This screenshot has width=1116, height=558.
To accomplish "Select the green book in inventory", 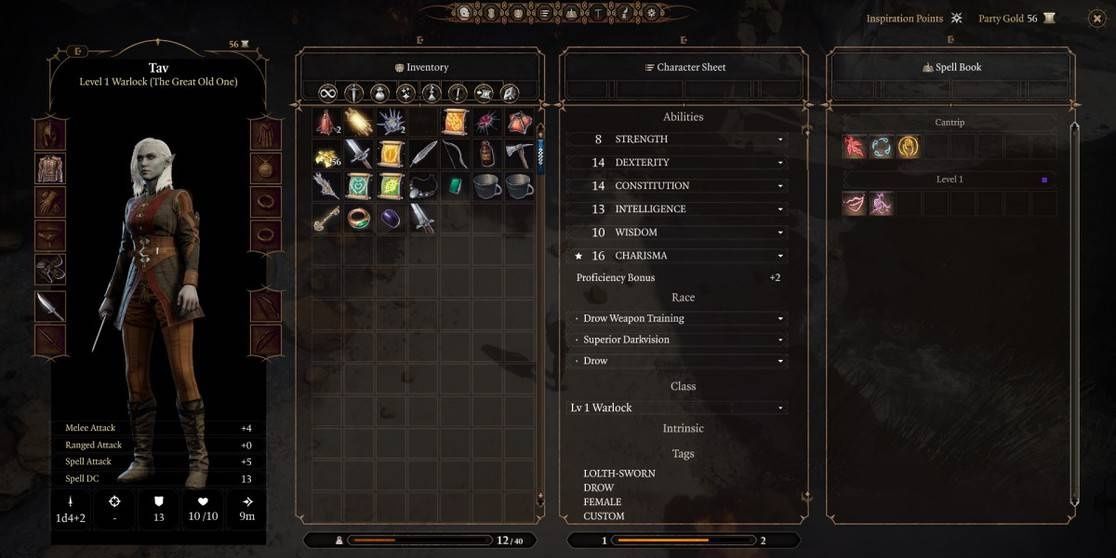I will pos(358,186).
